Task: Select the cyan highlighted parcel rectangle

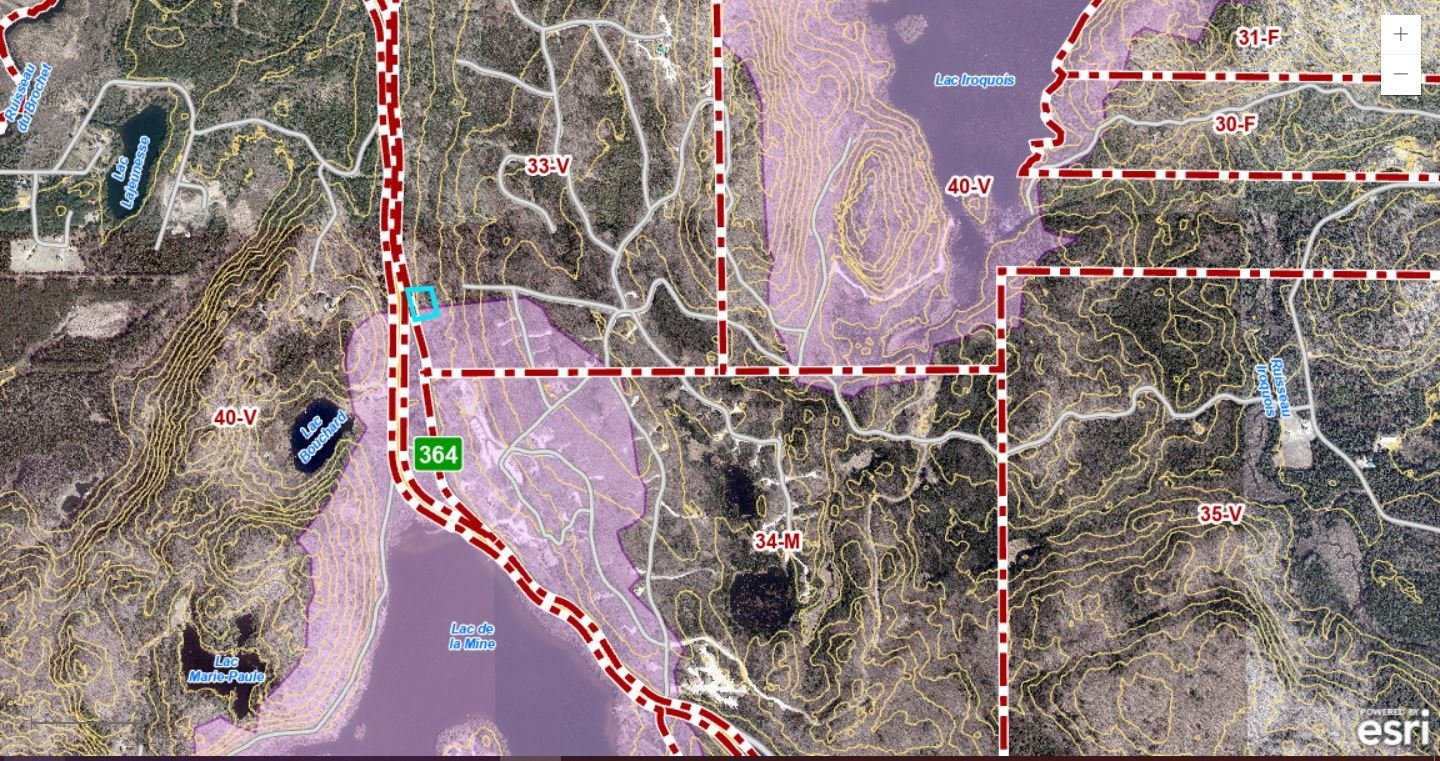Action: click(x=421, y=302)
